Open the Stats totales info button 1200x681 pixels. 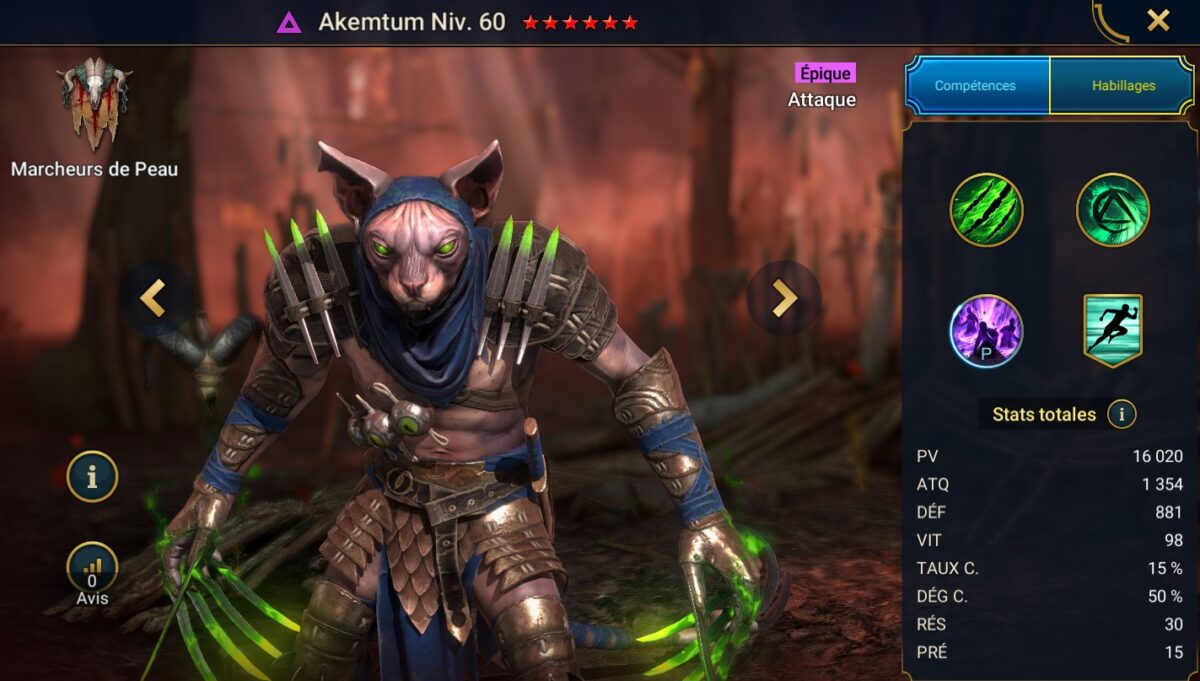tap(1122, 414)
